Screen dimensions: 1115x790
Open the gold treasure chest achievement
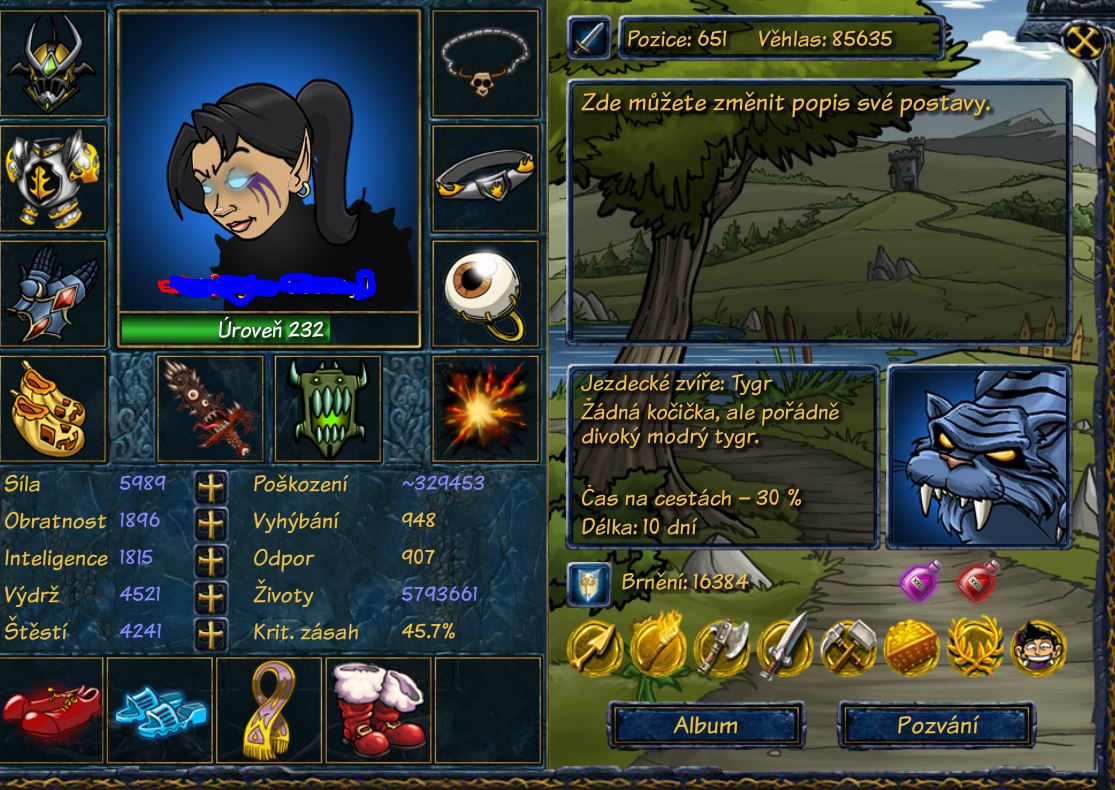(x=911, y=647)
